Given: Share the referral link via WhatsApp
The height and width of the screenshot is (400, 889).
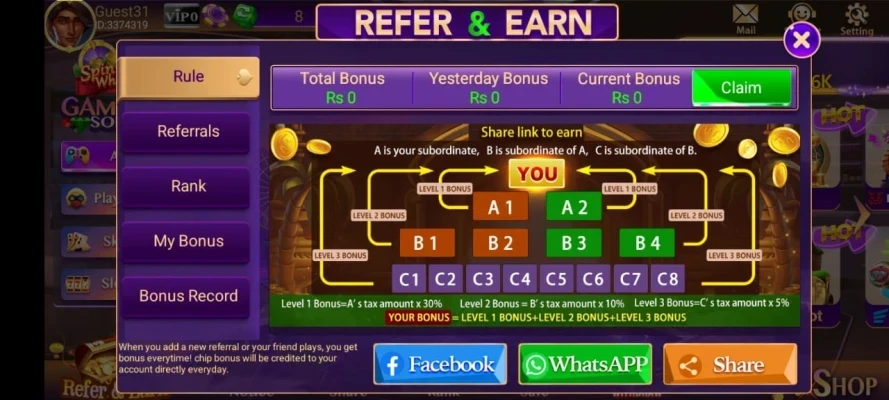Looking at the screenshot, I should (x=585, y=364).
